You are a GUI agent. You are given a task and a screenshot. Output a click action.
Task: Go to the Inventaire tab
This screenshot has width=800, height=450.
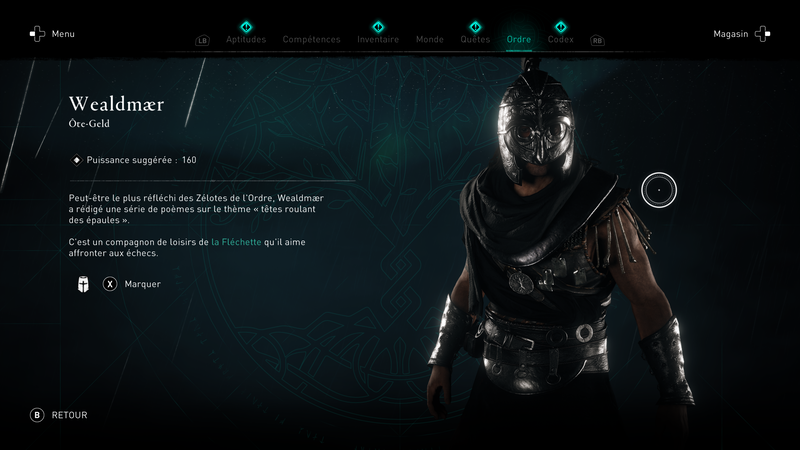click(x=378, y=40)
